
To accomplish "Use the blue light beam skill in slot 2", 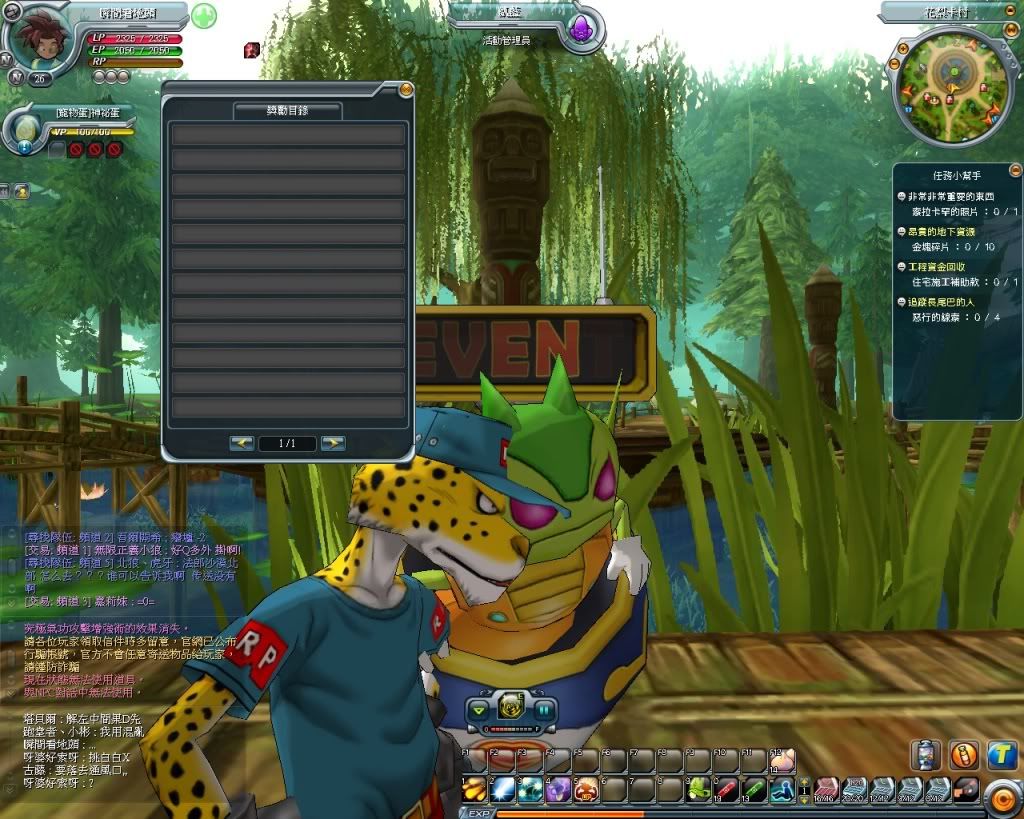I will coord(502,789).
